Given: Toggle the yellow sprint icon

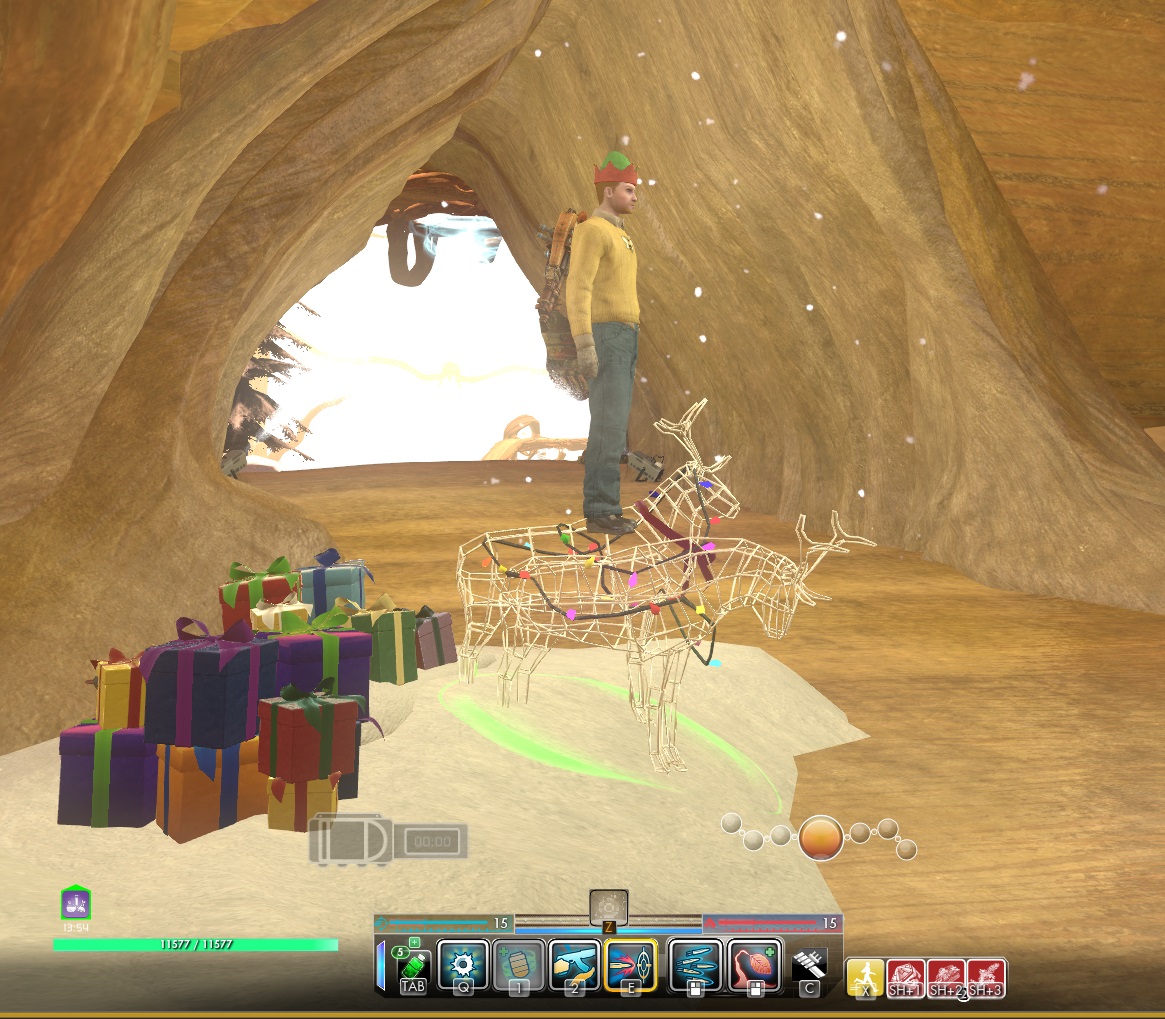Looking at the screenshot, I should click(x=865, y=976).
